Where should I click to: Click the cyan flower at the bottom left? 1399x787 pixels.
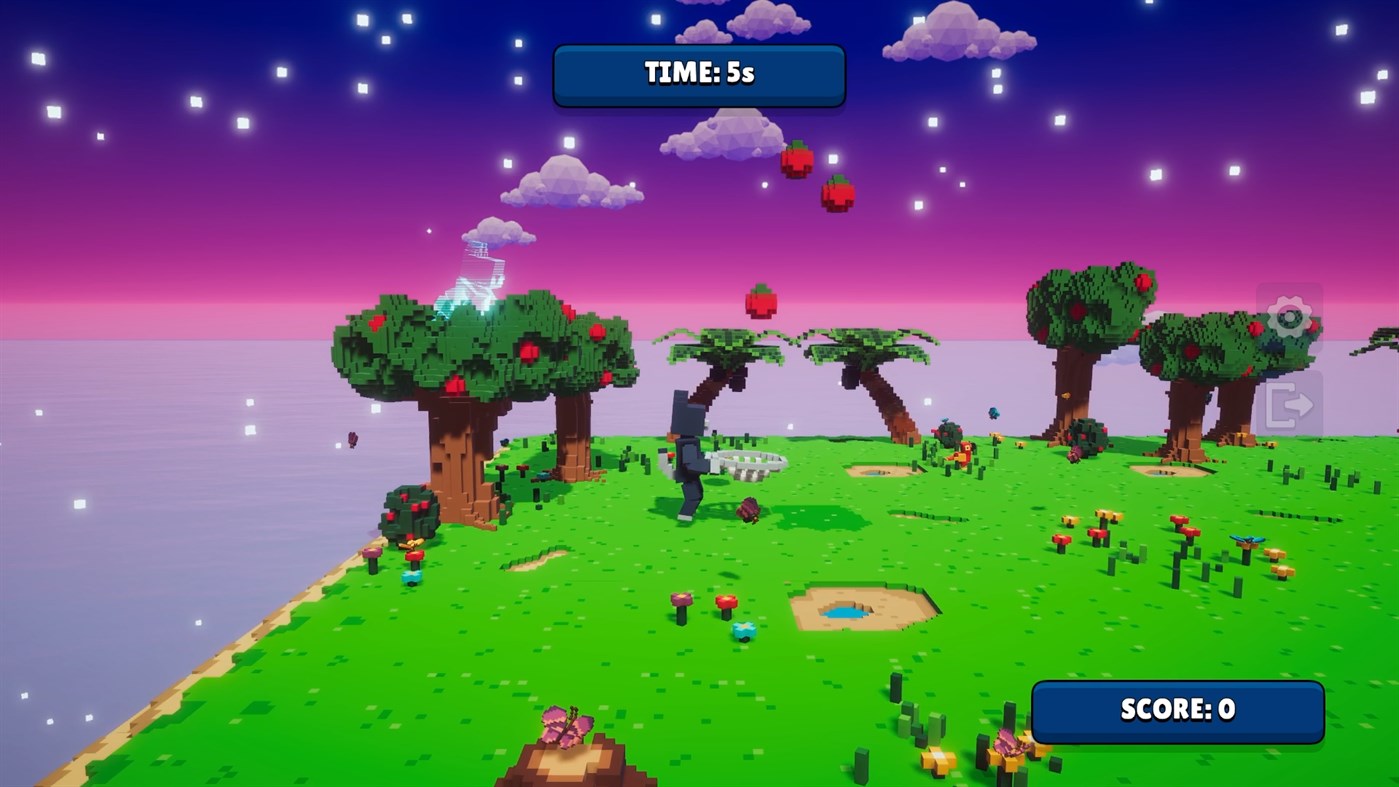click(410, 575)
